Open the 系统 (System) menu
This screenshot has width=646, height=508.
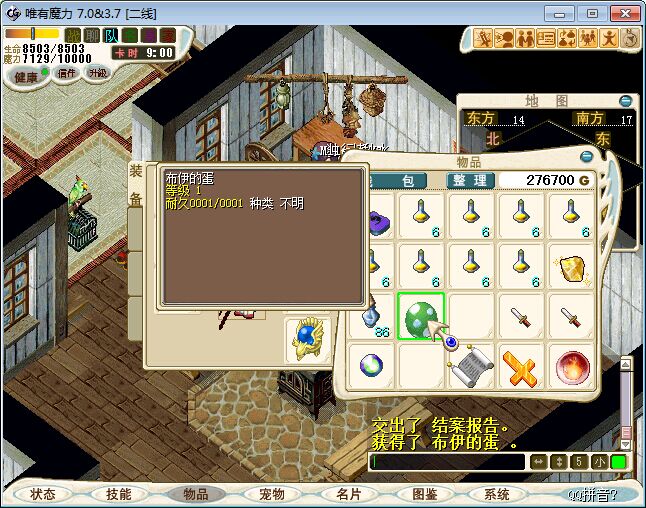pyautogui.click(x=496, y=494)
